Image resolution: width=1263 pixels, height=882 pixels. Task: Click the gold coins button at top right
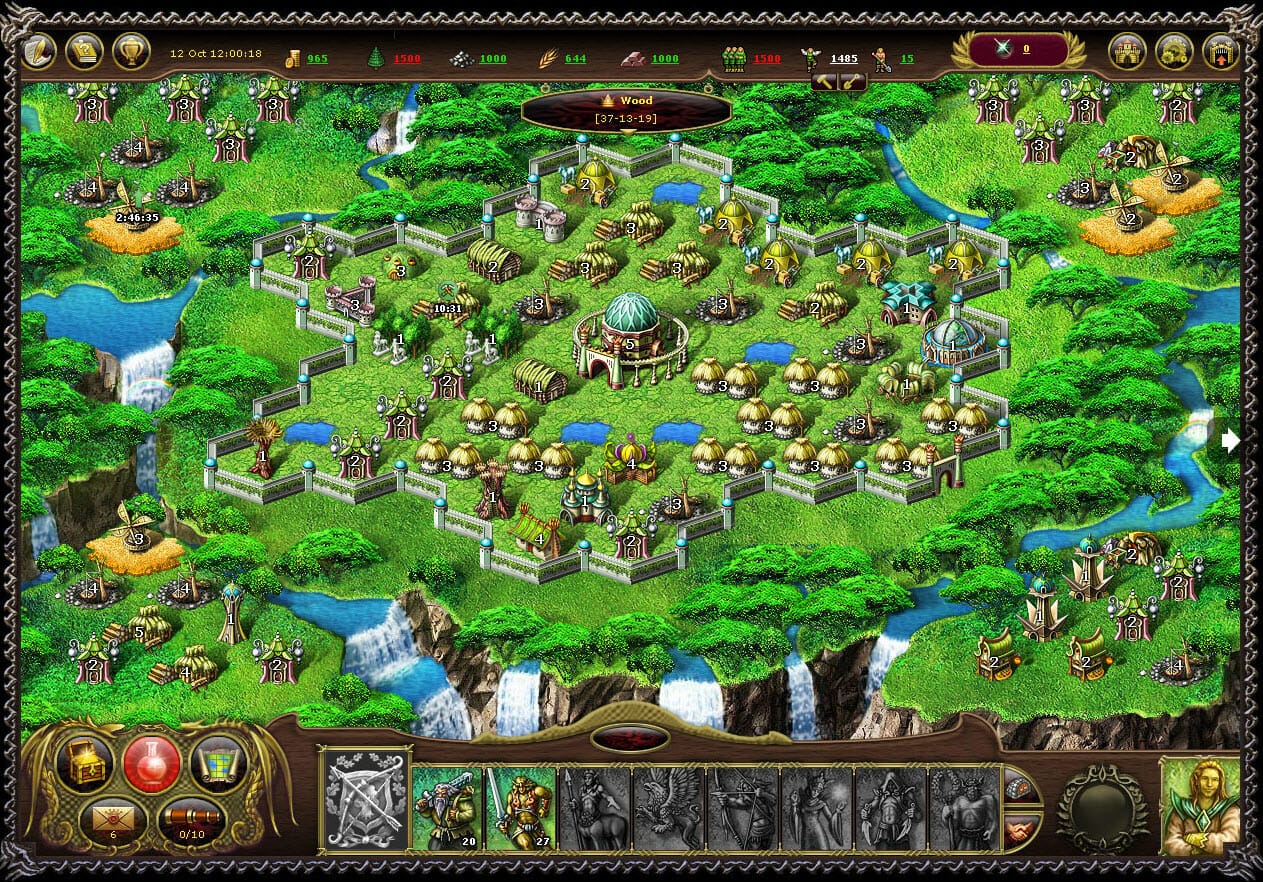[x=1174, y=52]
